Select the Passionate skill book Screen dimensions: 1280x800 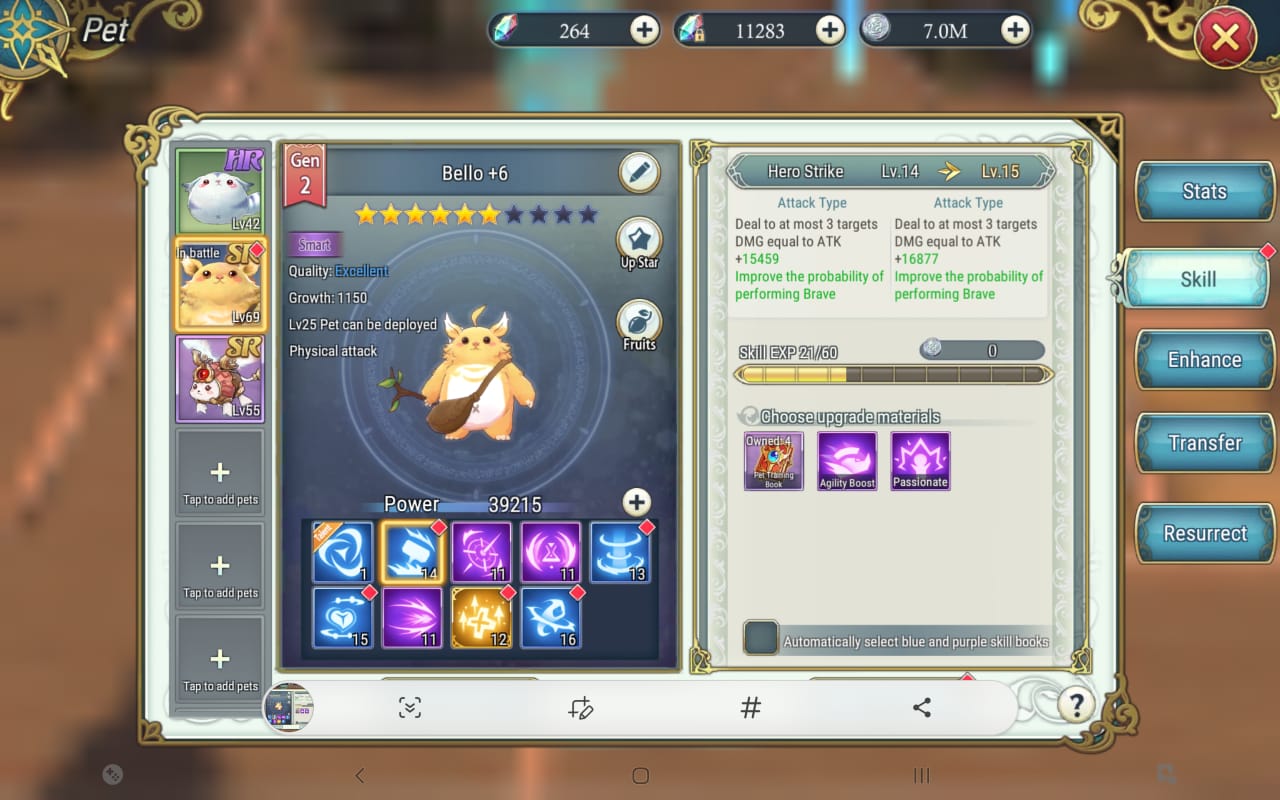click(x=920, y=461)
